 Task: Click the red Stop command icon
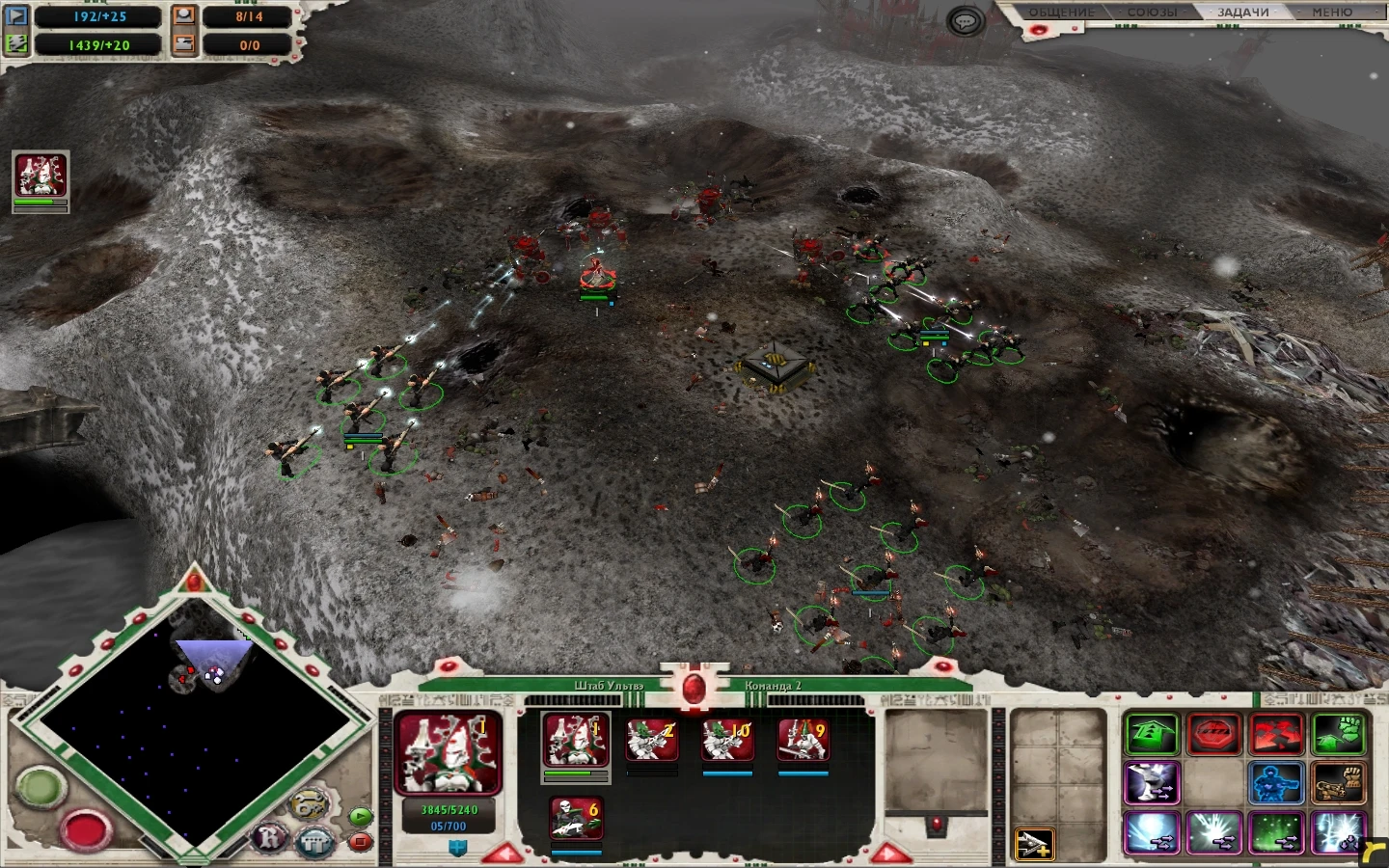coord(1213,733)
